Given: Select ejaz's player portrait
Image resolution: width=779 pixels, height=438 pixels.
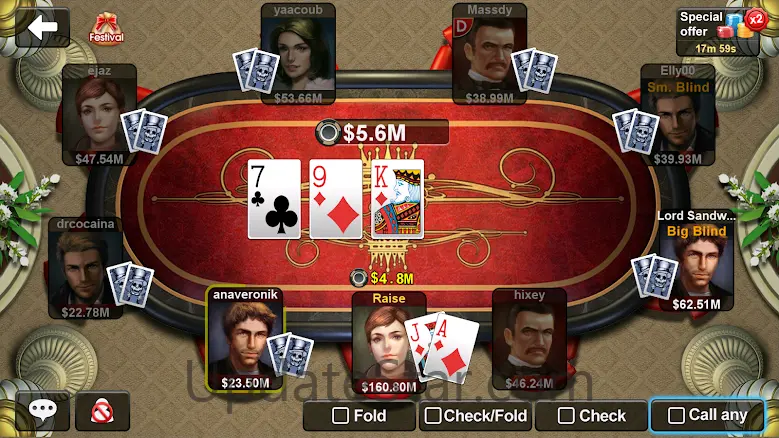Looking at the screenshot, I should tap(98, 112).
